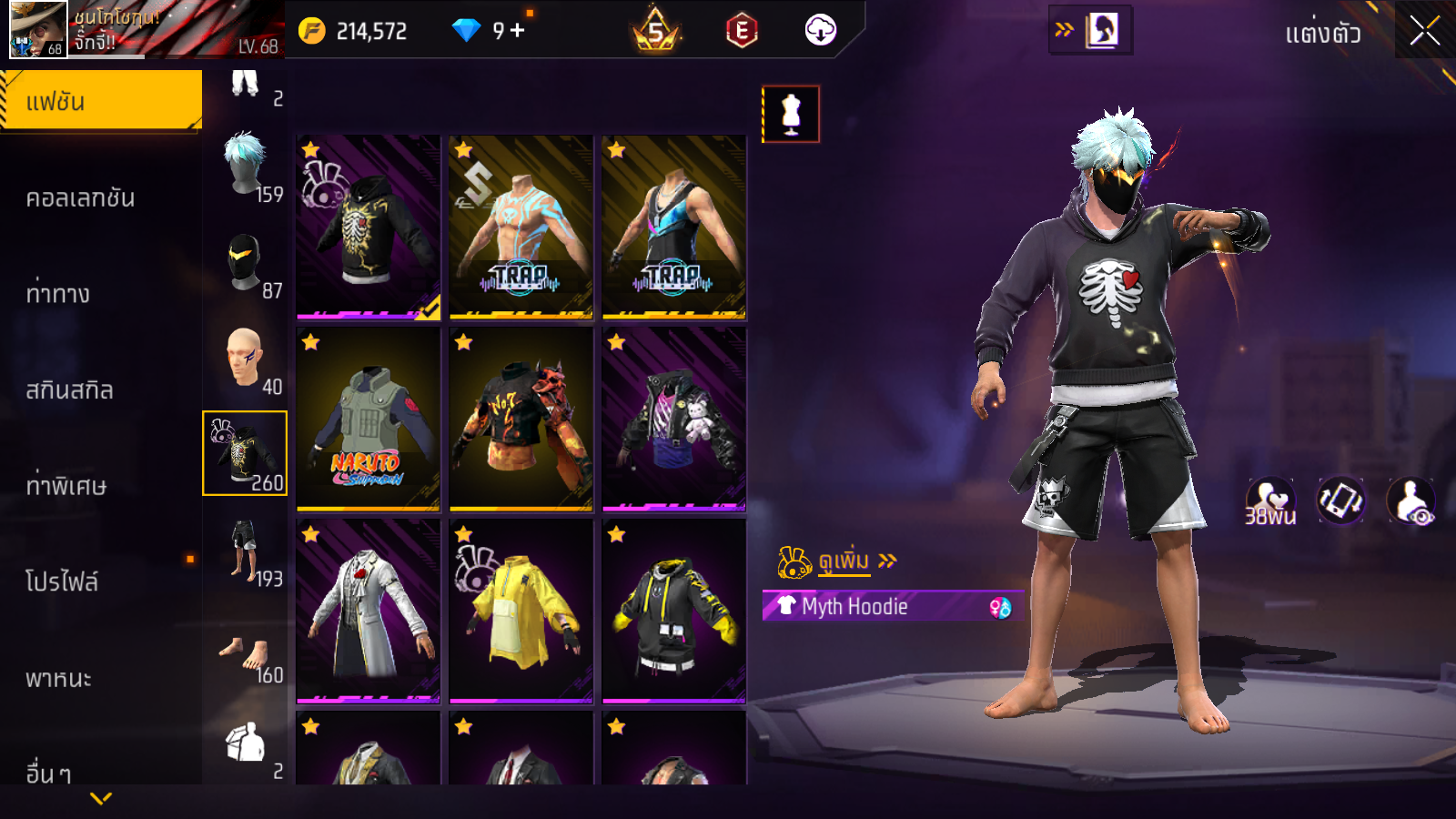Pick the yellow hoodie jacket
Image resolution: width=1456 pixels, height=819 pixels.
(521, 612)
